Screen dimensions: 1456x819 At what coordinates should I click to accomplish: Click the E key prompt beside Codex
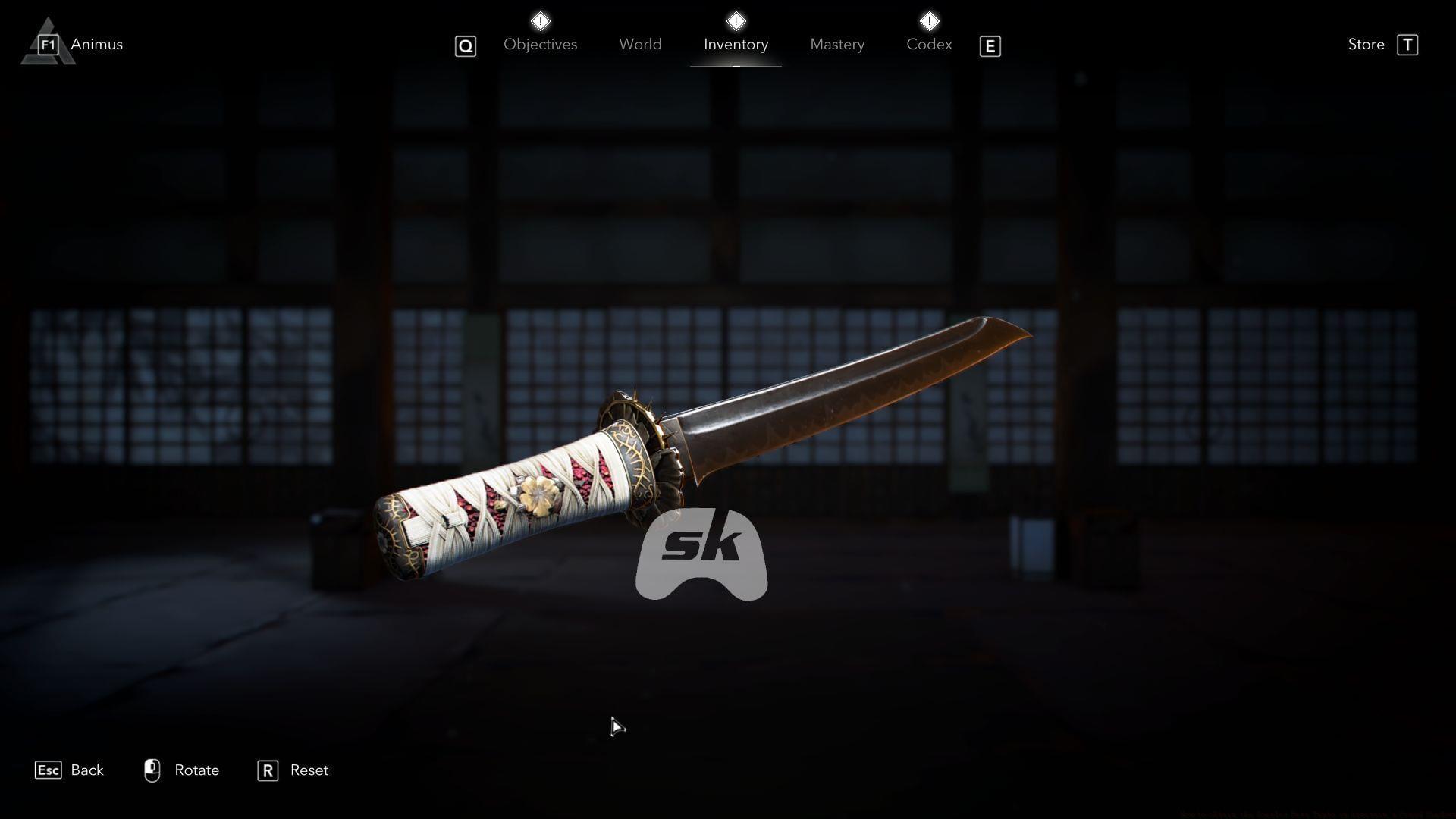(990, 46)
